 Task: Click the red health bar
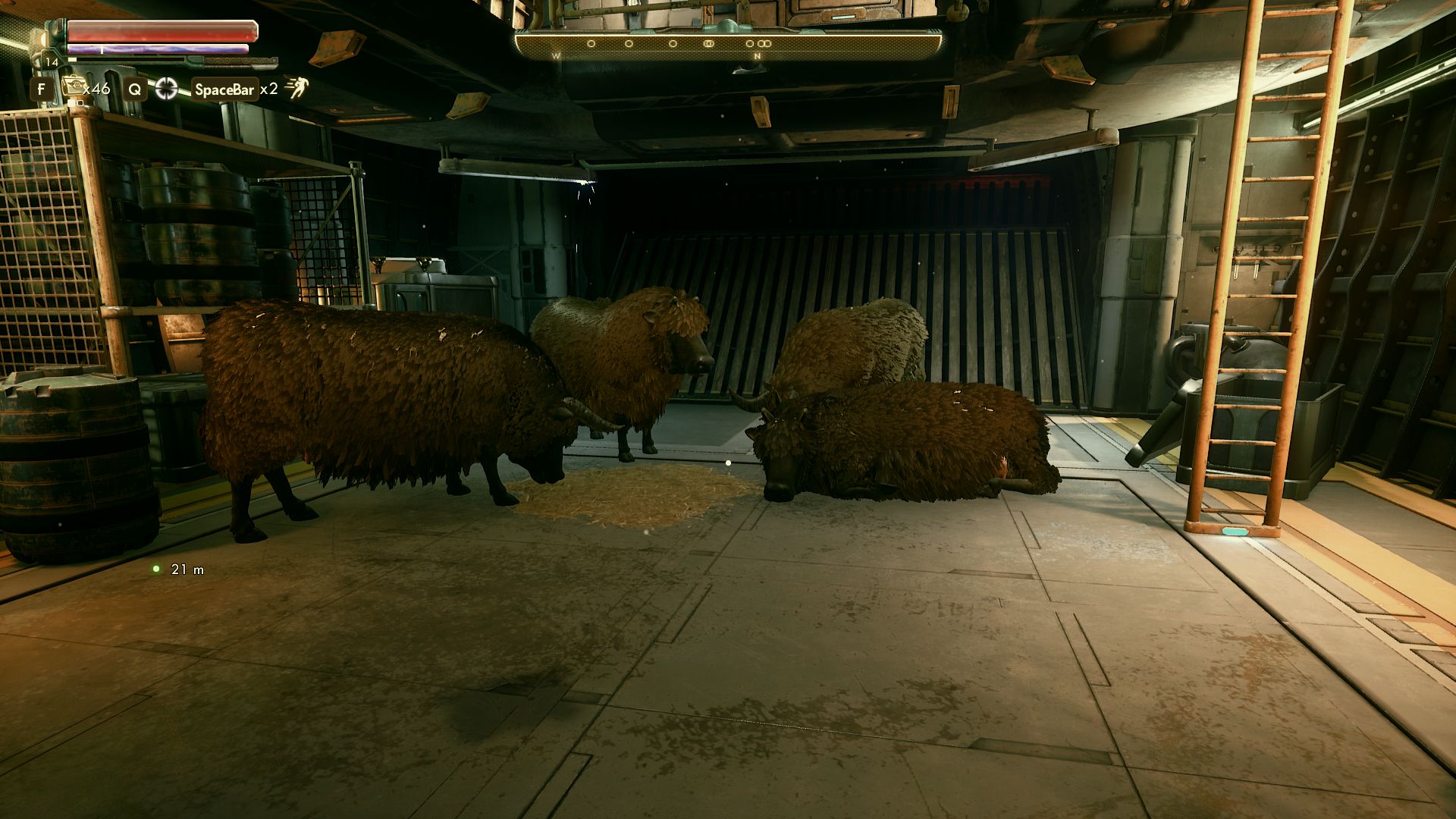click(x=163, y=32)
